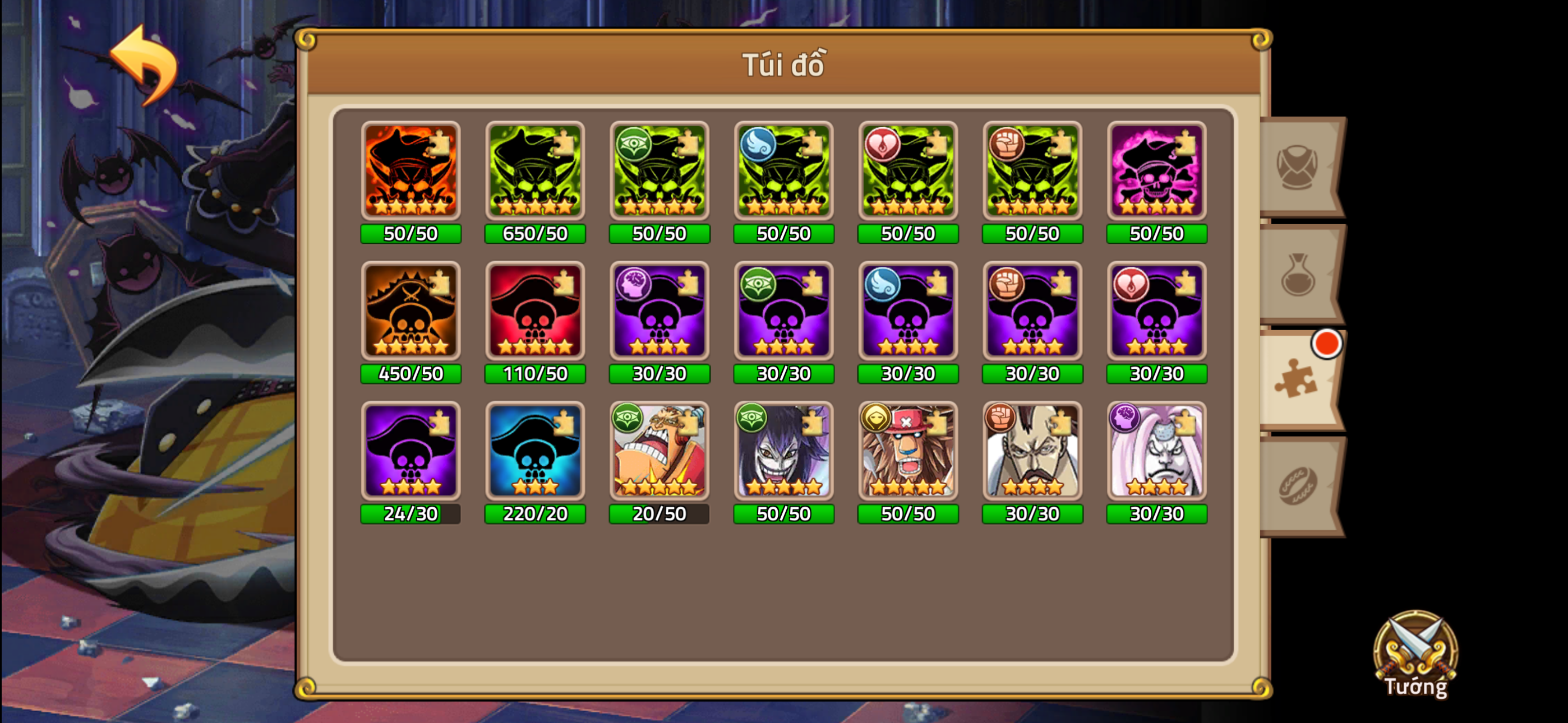Tap the Chopper fragment showing 50/50
1568x723 pixels.
pyautogui.click(x=908, y=452)
